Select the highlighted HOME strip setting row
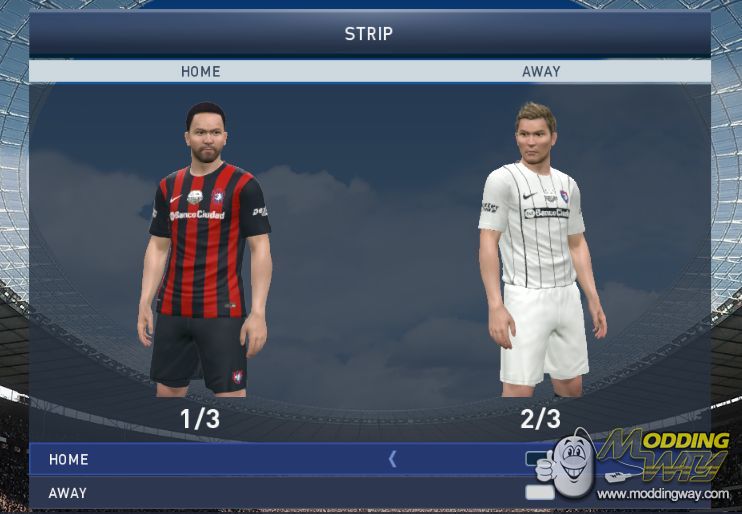The width and height of the screenshot is (742, 514). point(200,459)
